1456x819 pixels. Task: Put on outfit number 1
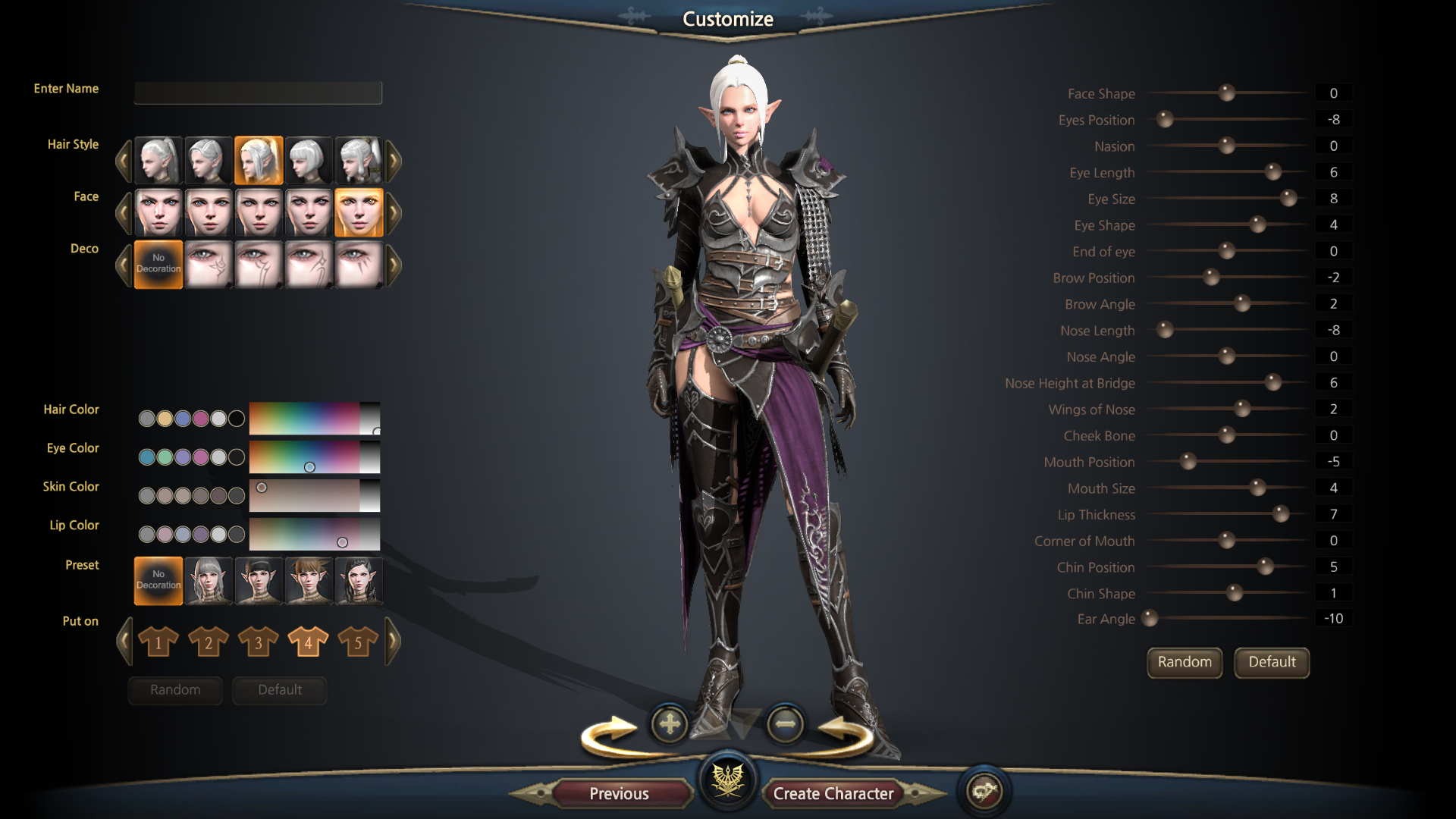[x=158, y=642]
